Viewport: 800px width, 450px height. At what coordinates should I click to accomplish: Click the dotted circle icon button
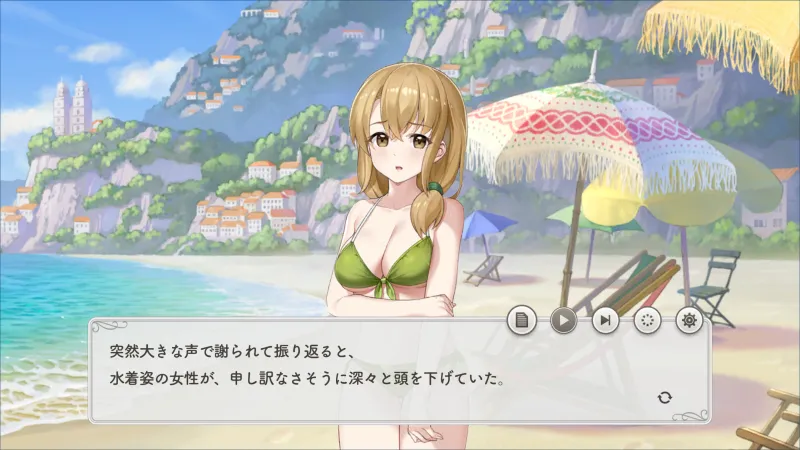tap(647, 320)
